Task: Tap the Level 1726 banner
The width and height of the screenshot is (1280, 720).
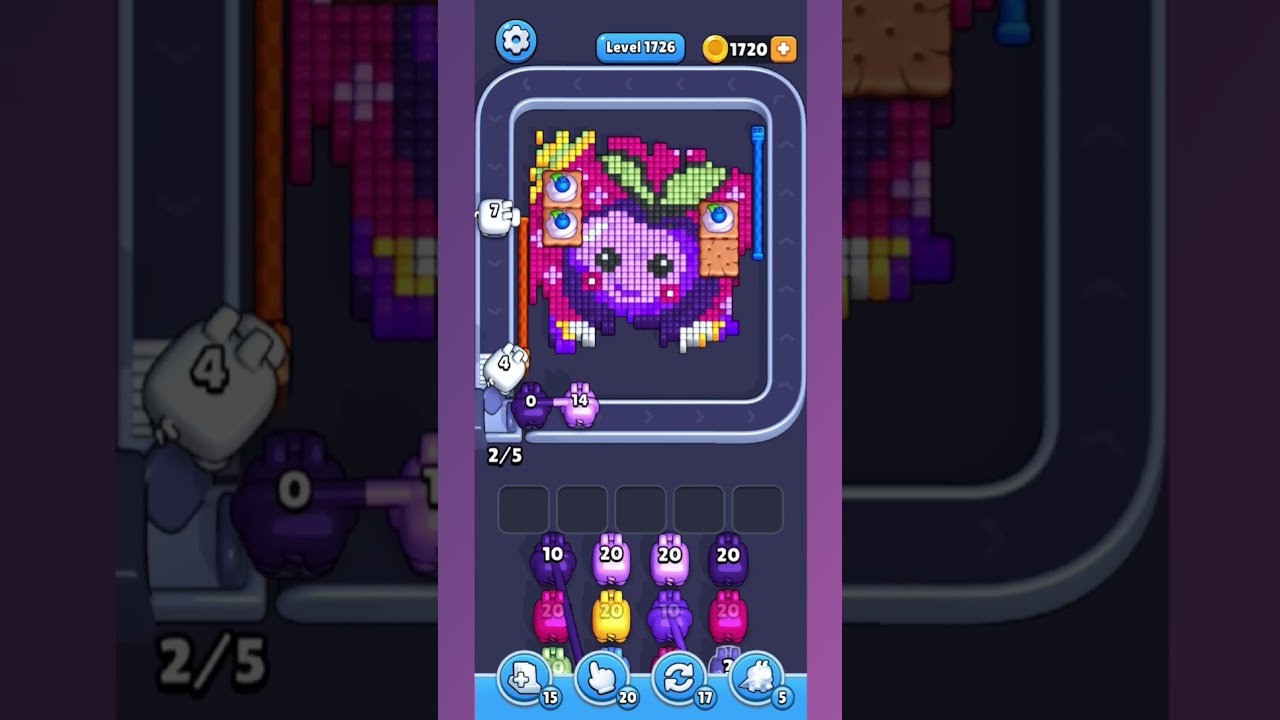Action: tap(639, 46)
